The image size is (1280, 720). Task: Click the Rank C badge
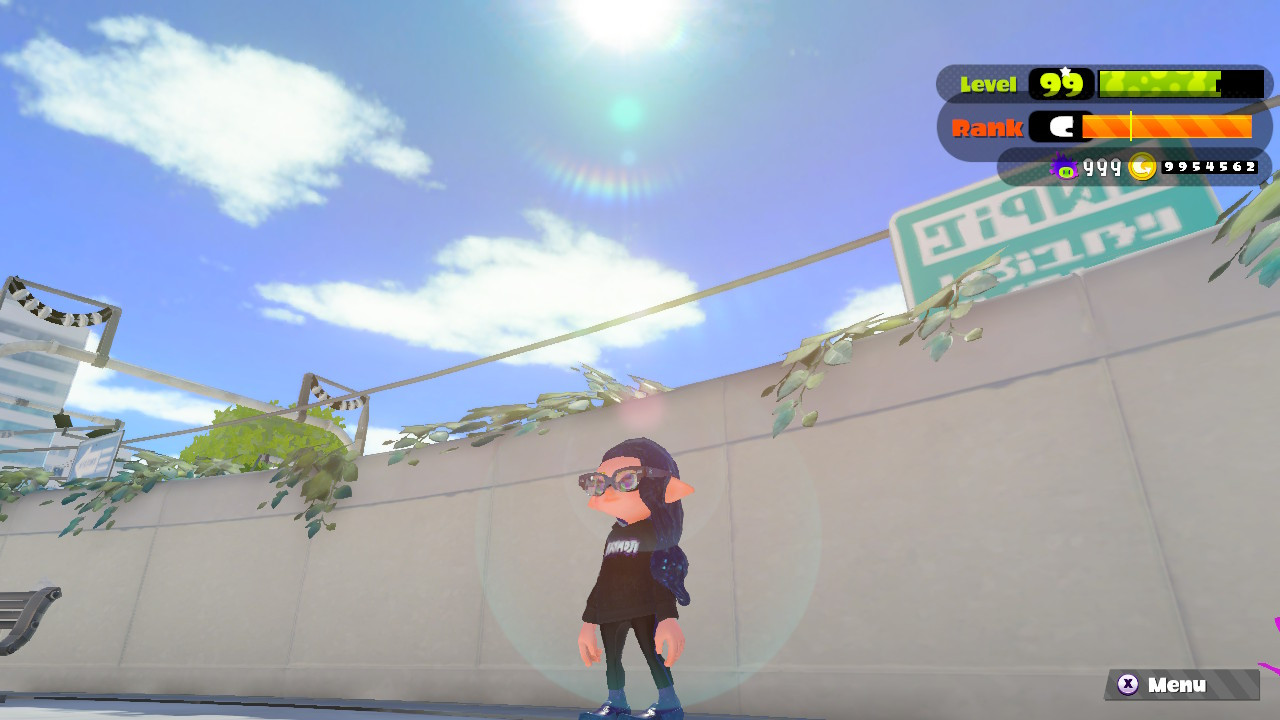coord(1062,127)
